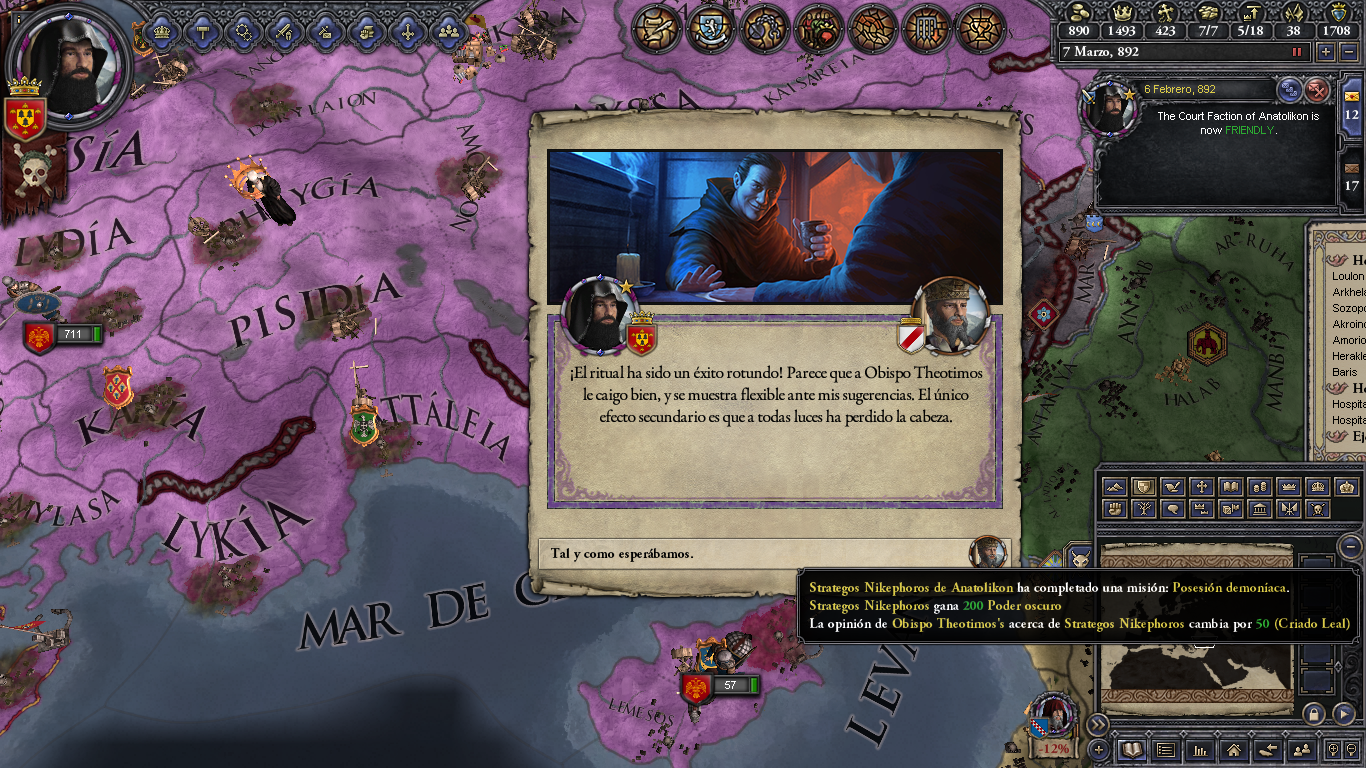Unpause the game with the pause control
Screen dimensions: 1366x768
(x=1297, y=52)
